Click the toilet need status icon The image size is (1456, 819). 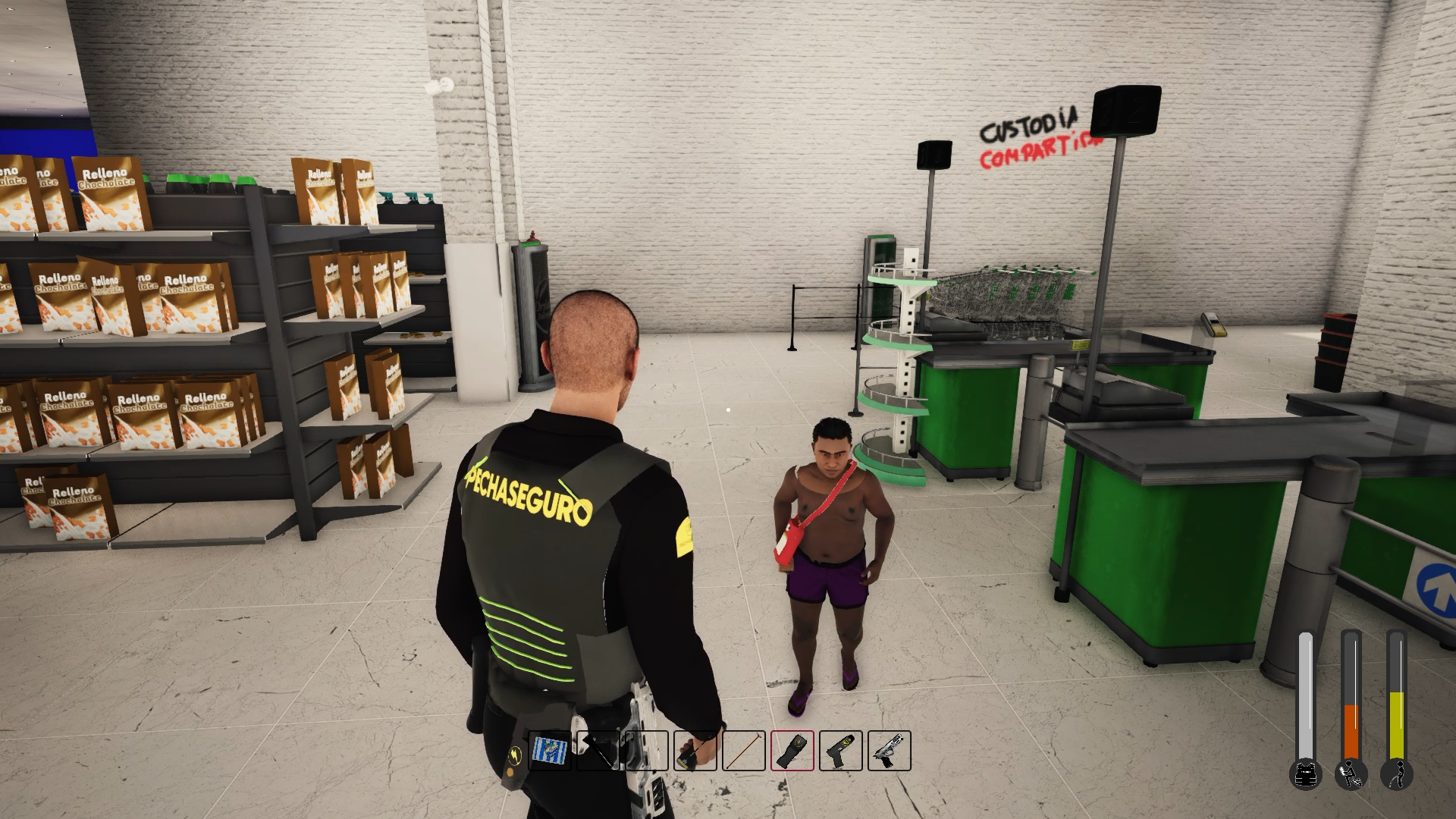pos(1351,774)
